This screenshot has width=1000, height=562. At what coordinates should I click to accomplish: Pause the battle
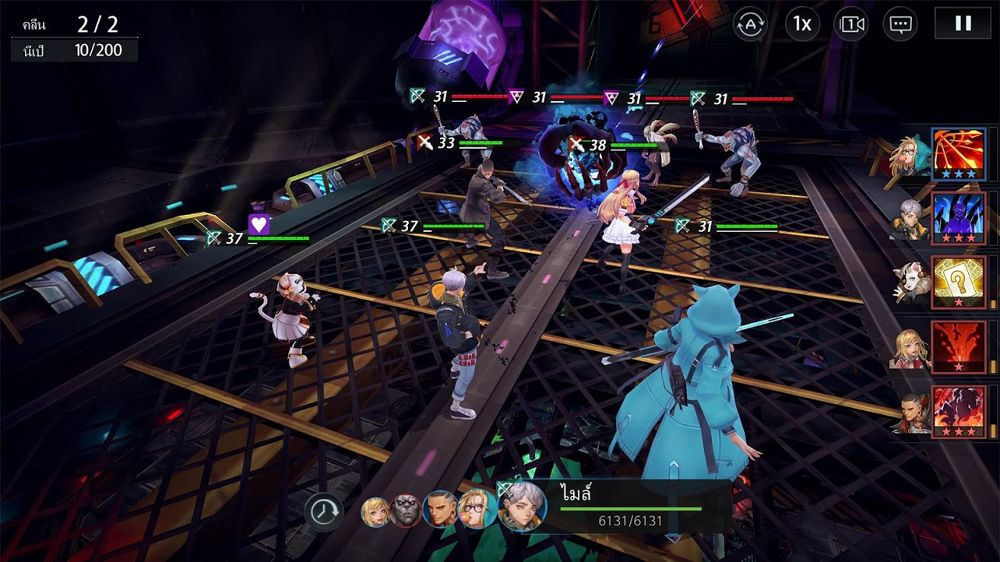[962, 23]
